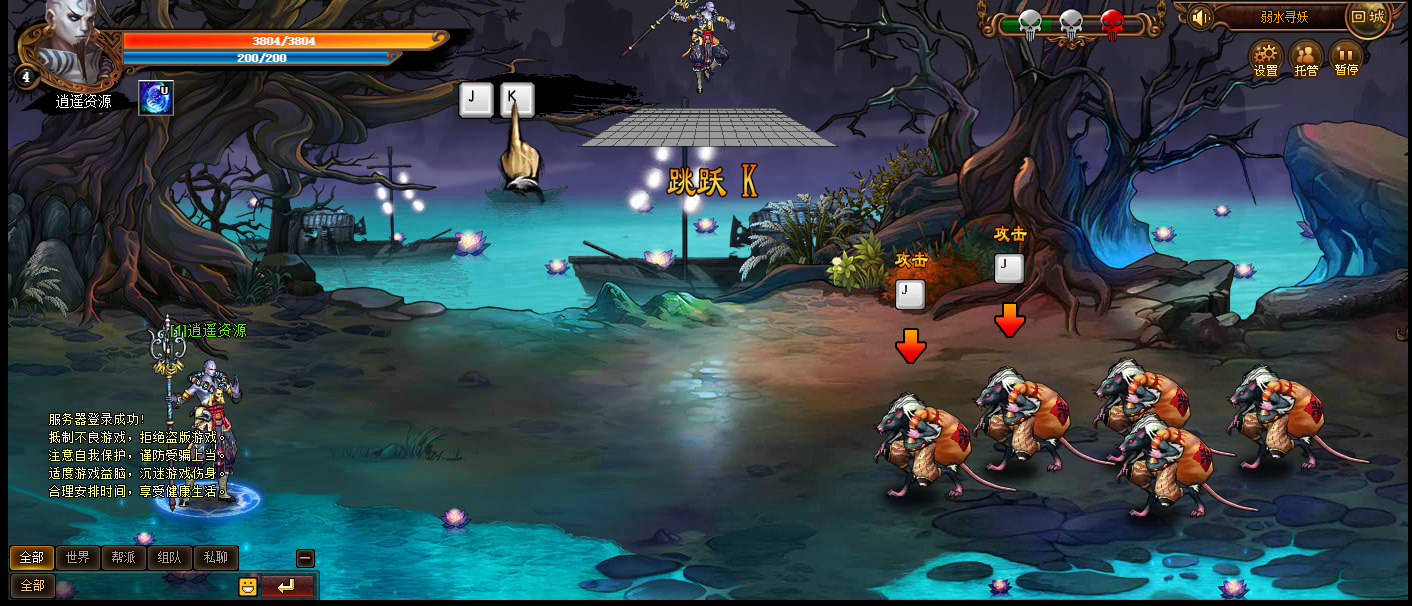Switch to the 世界 chat tab
Image resolution: width=1412 pixels, height=606 pixels.
pyautogui.click(x=78, y=558)
